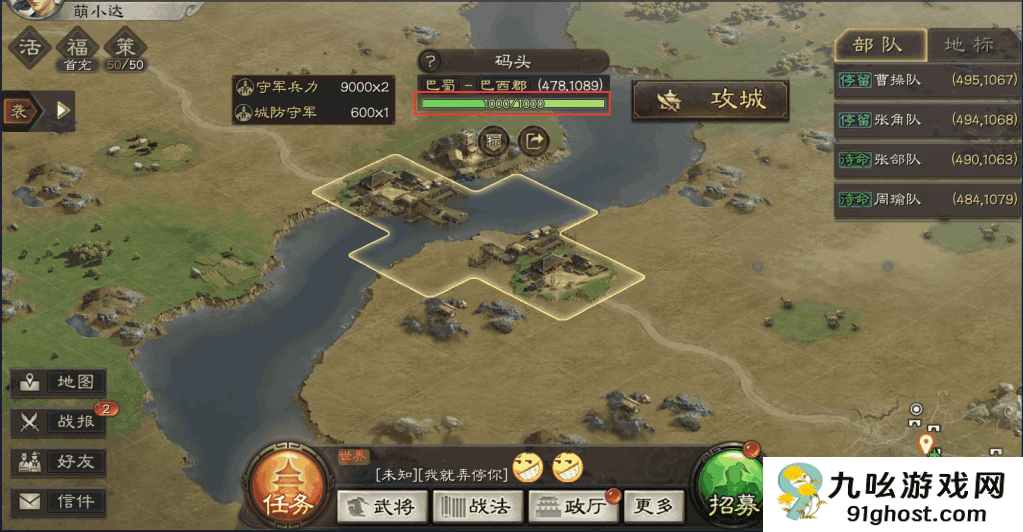Screen dimensions: 1023x532
Task: Open the 地图 map
Action: (x=59, y=382)
